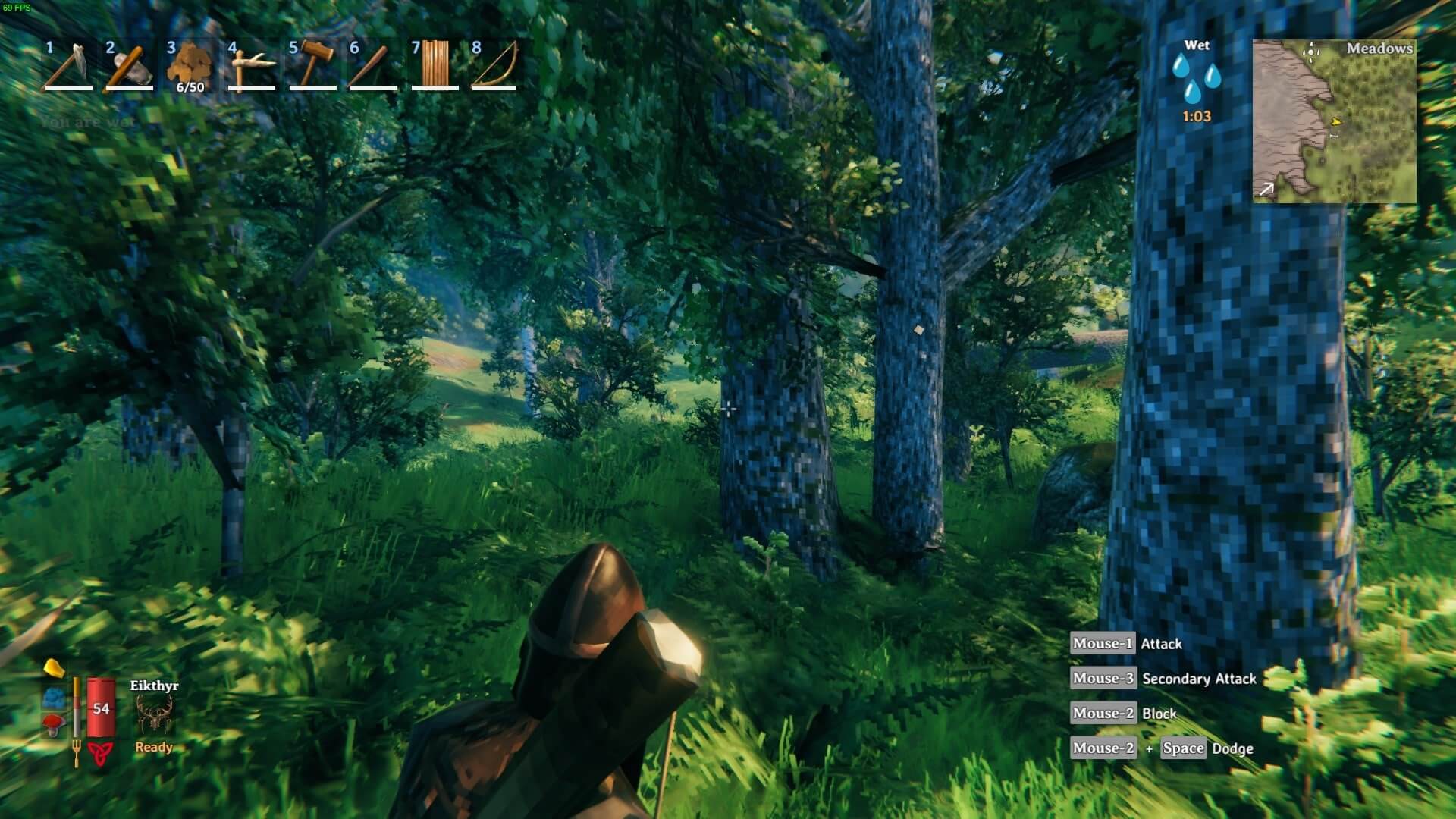This screenshot has width=1456, height=819.
Task: Equip the stone axe from the hotbar
Action: [129, 65]
